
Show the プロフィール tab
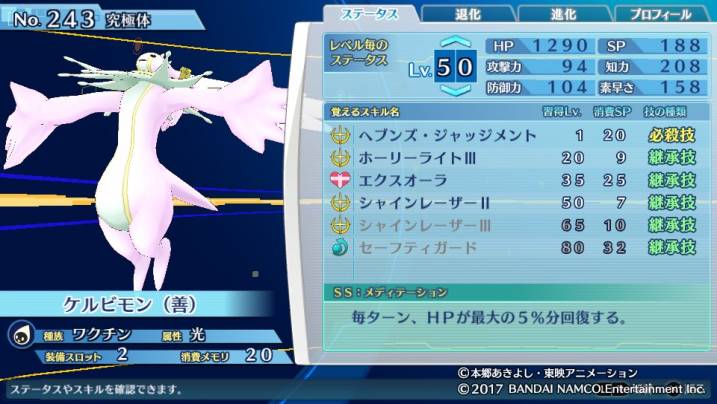(660, 14)
